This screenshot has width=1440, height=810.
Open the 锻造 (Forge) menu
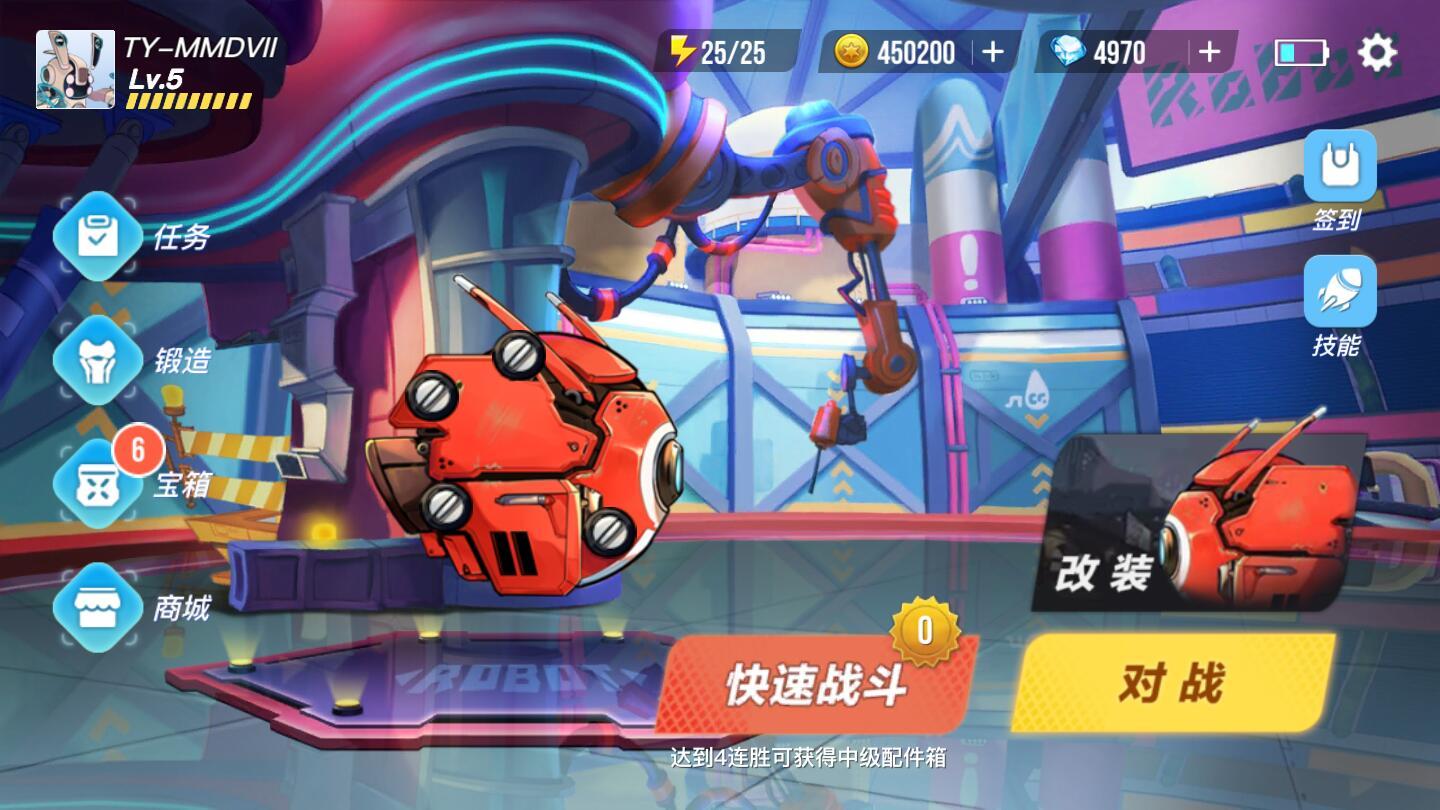97,360
